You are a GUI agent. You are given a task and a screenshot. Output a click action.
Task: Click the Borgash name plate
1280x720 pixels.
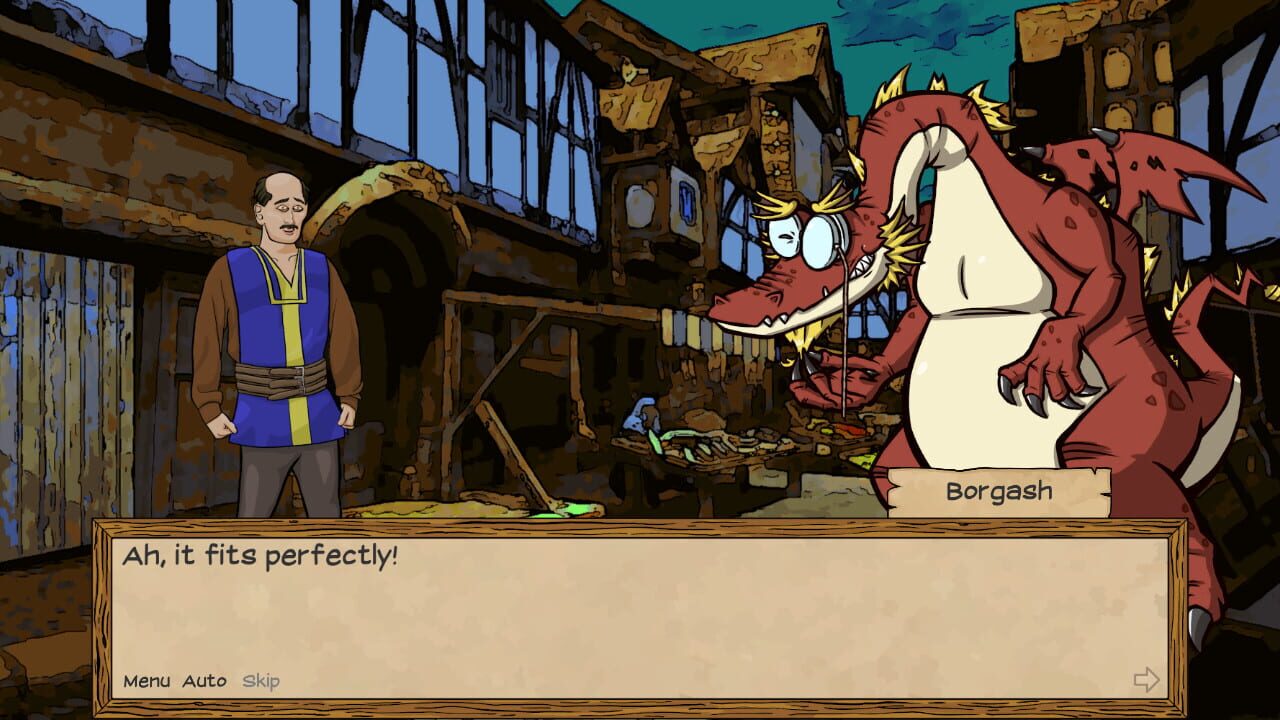pyautogui.click(x=1000, y=489)
